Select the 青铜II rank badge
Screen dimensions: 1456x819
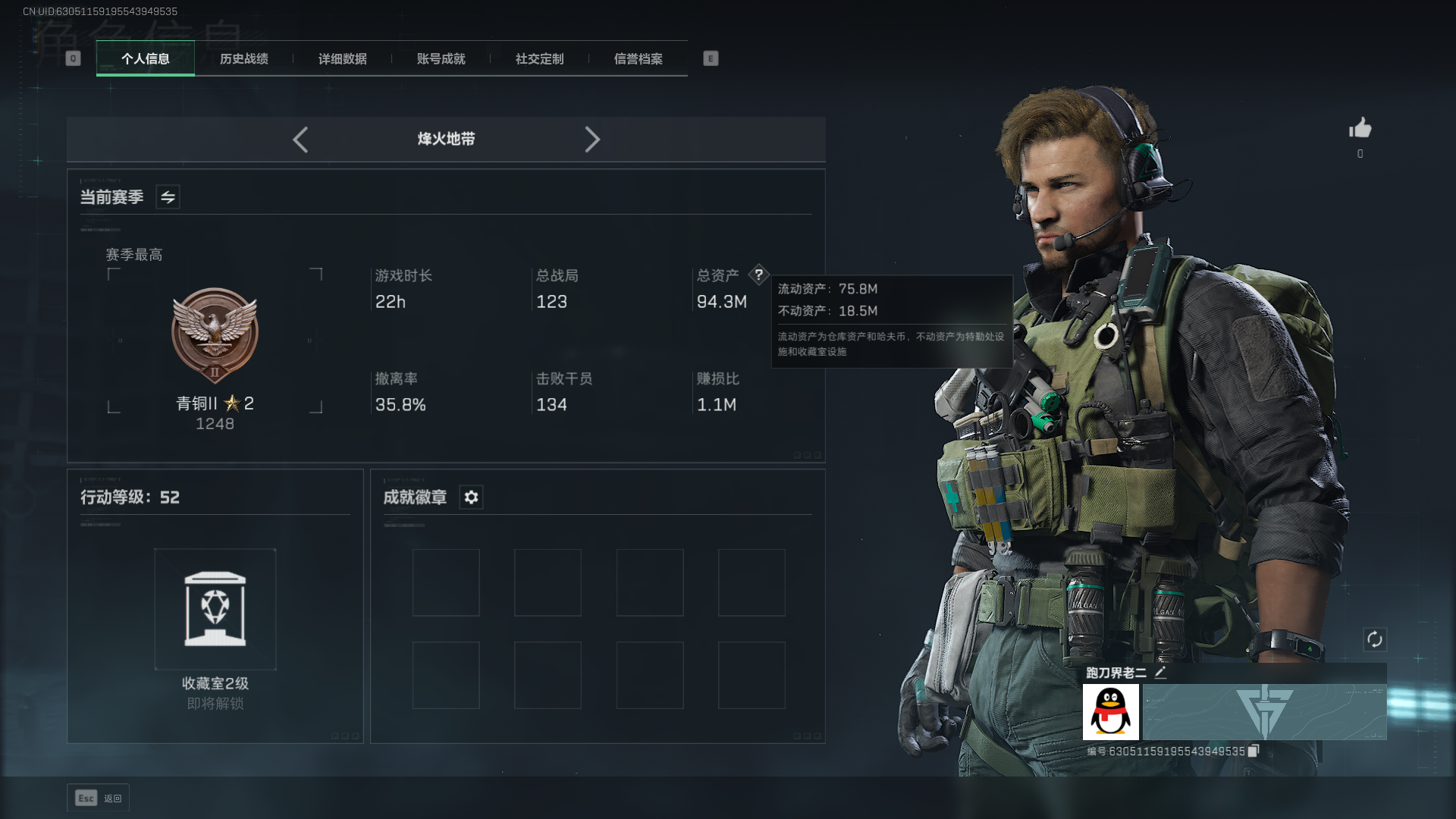coord(215,334)
